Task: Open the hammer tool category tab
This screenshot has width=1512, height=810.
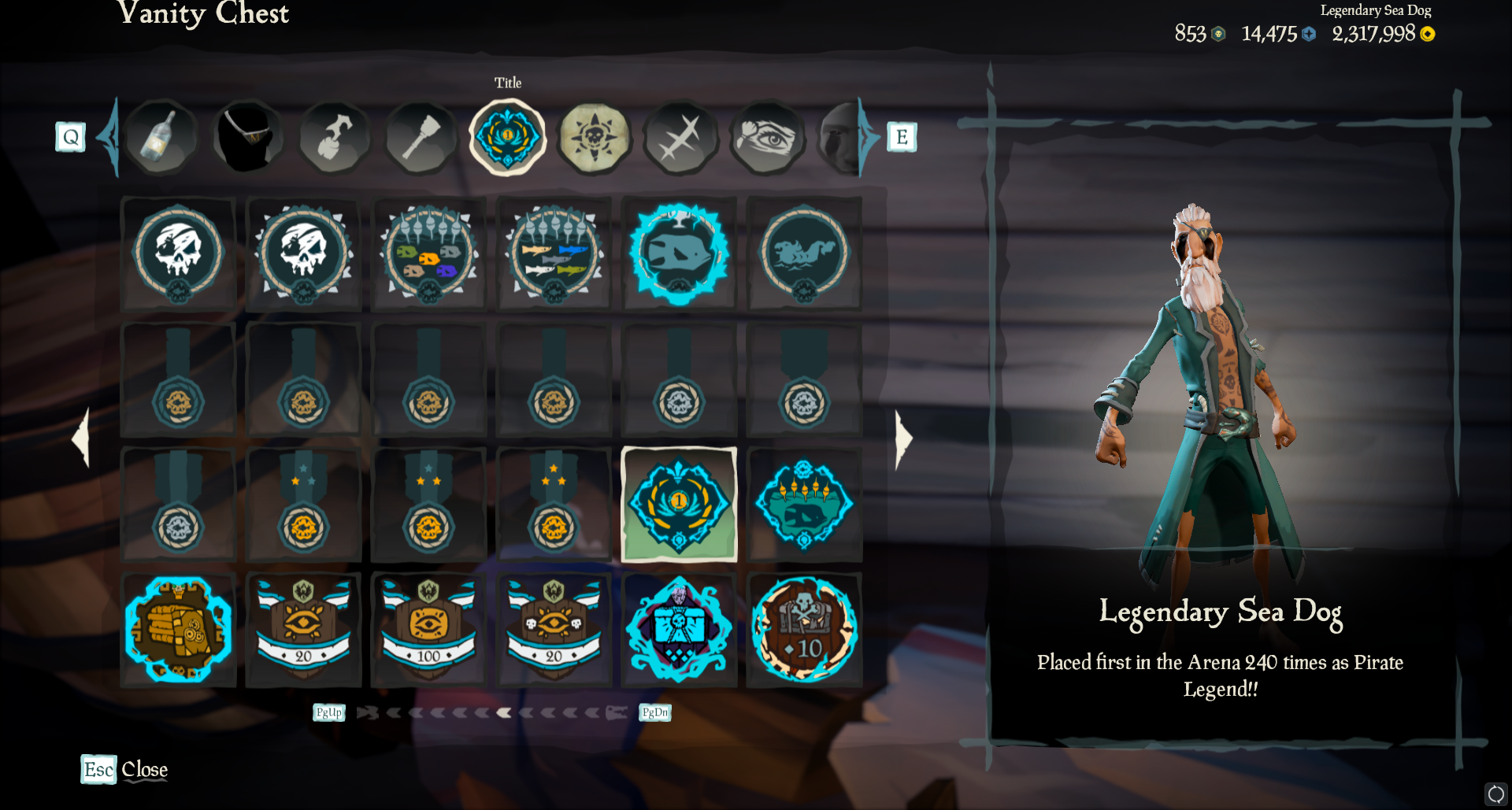Action: (x=421, y=138)
